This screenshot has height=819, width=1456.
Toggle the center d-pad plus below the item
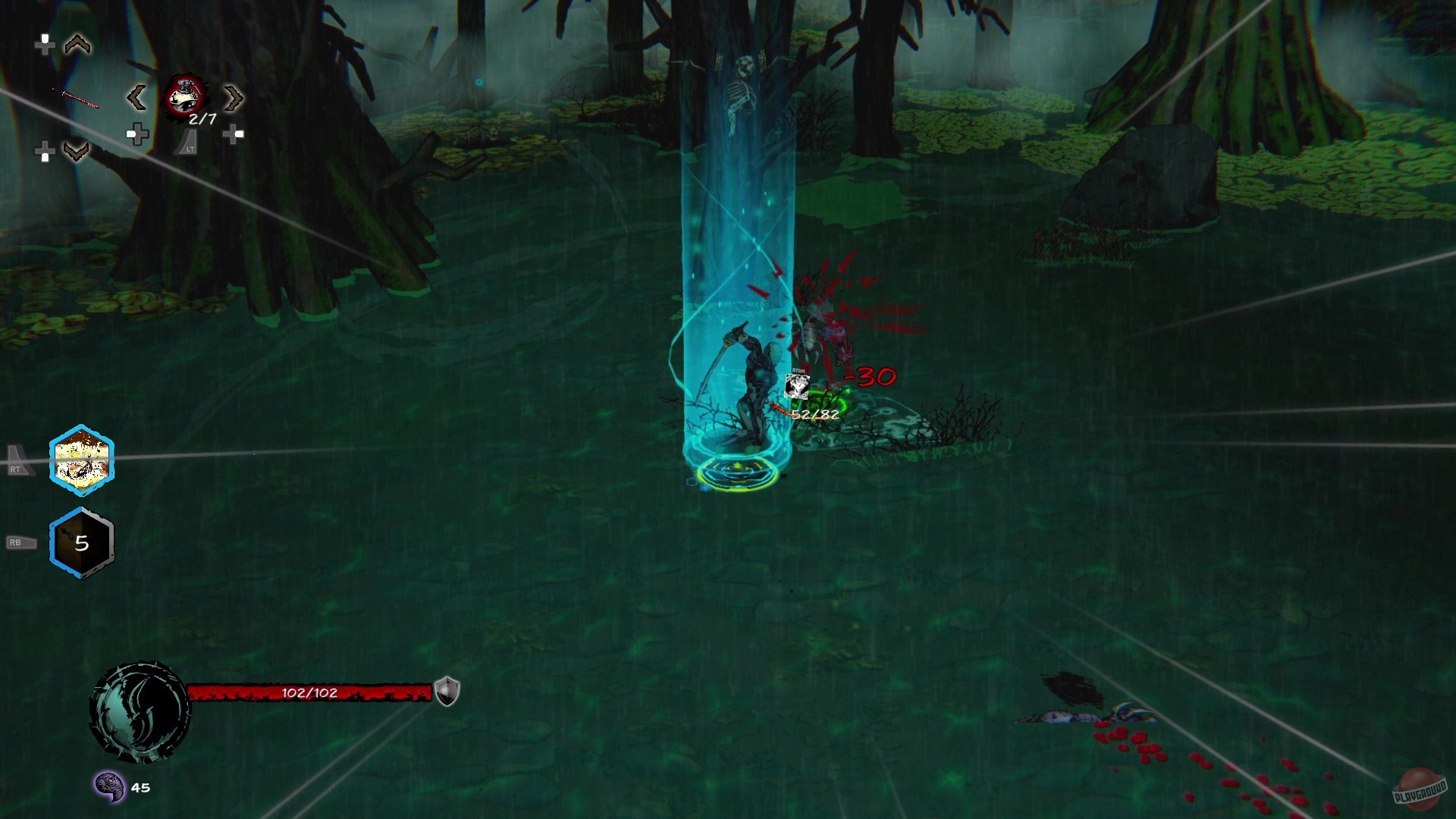pyautogui.click(x=138, y=135)
